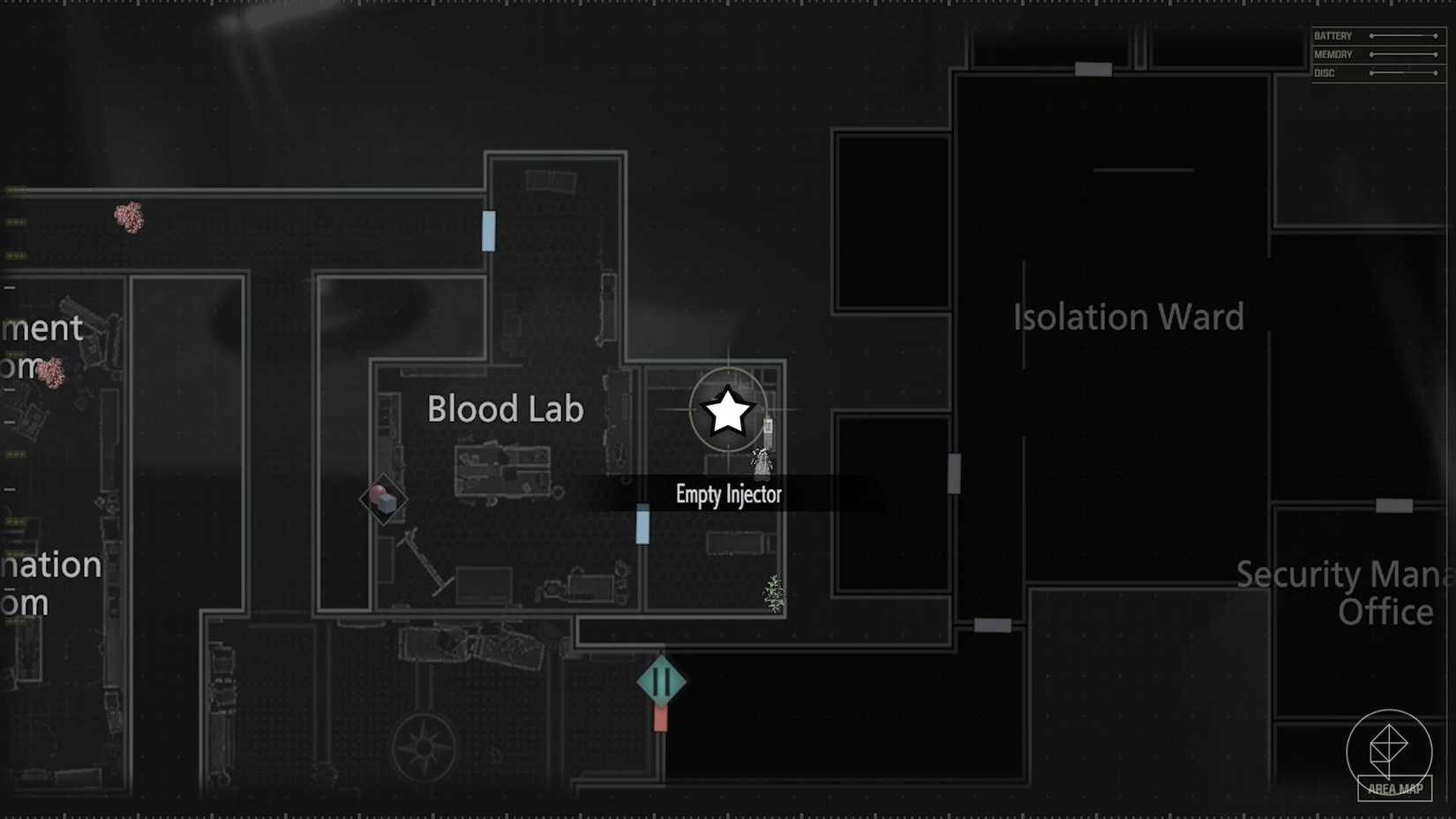Select the blue door marker on Blood Lab's north wall
Viewport: 1456px width, 819px height.
[488, 231]
